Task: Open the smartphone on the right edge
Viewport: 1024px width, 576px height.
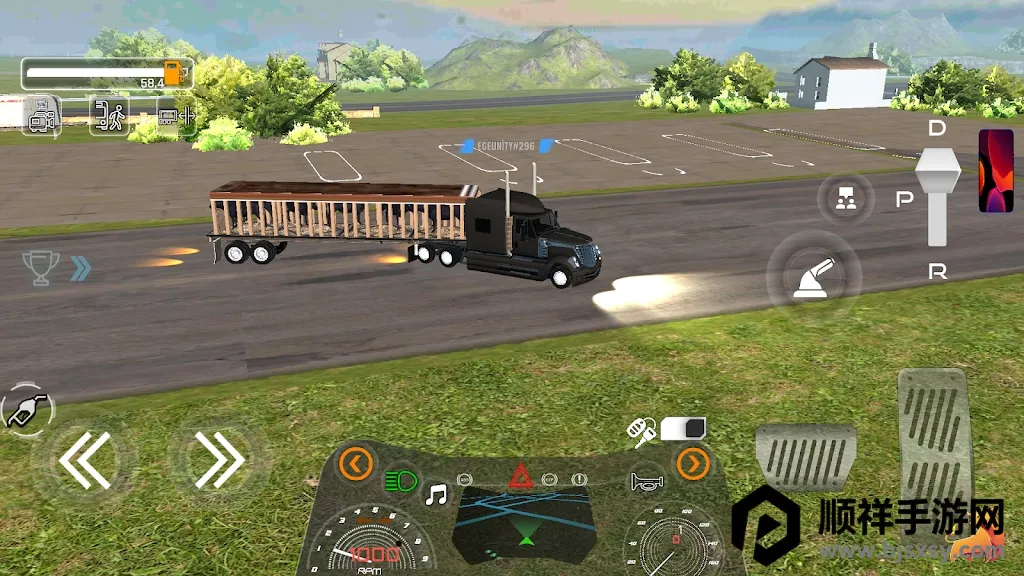Action: [995, 170]
